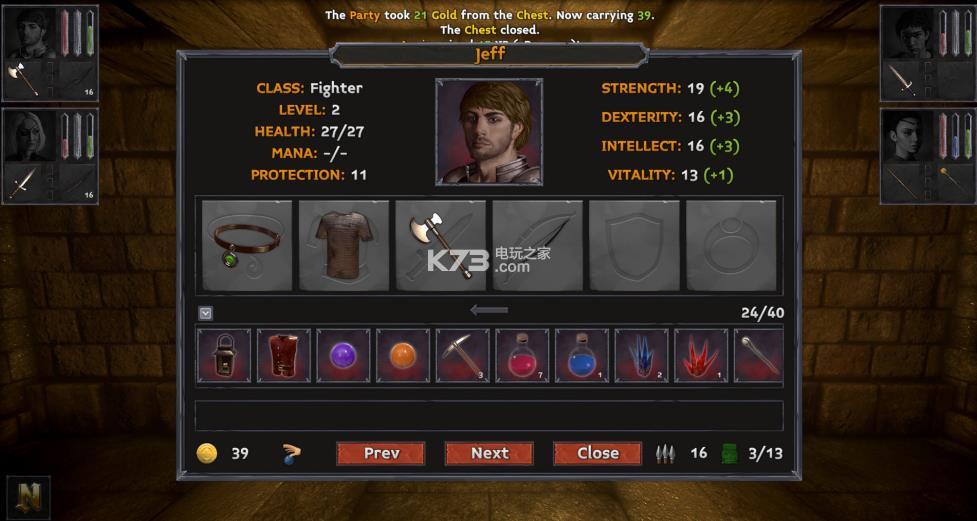
Task: Show the next character with Next
Action: (x=490, y=453)
